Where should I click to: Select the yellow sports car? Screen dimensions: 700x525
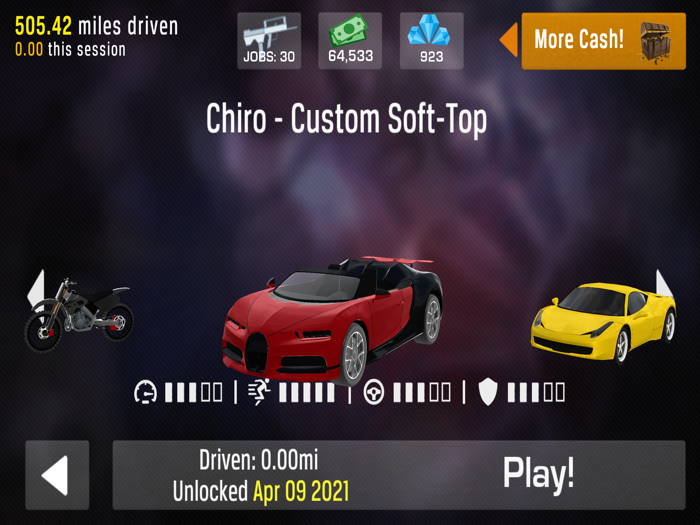click(603, 320)
